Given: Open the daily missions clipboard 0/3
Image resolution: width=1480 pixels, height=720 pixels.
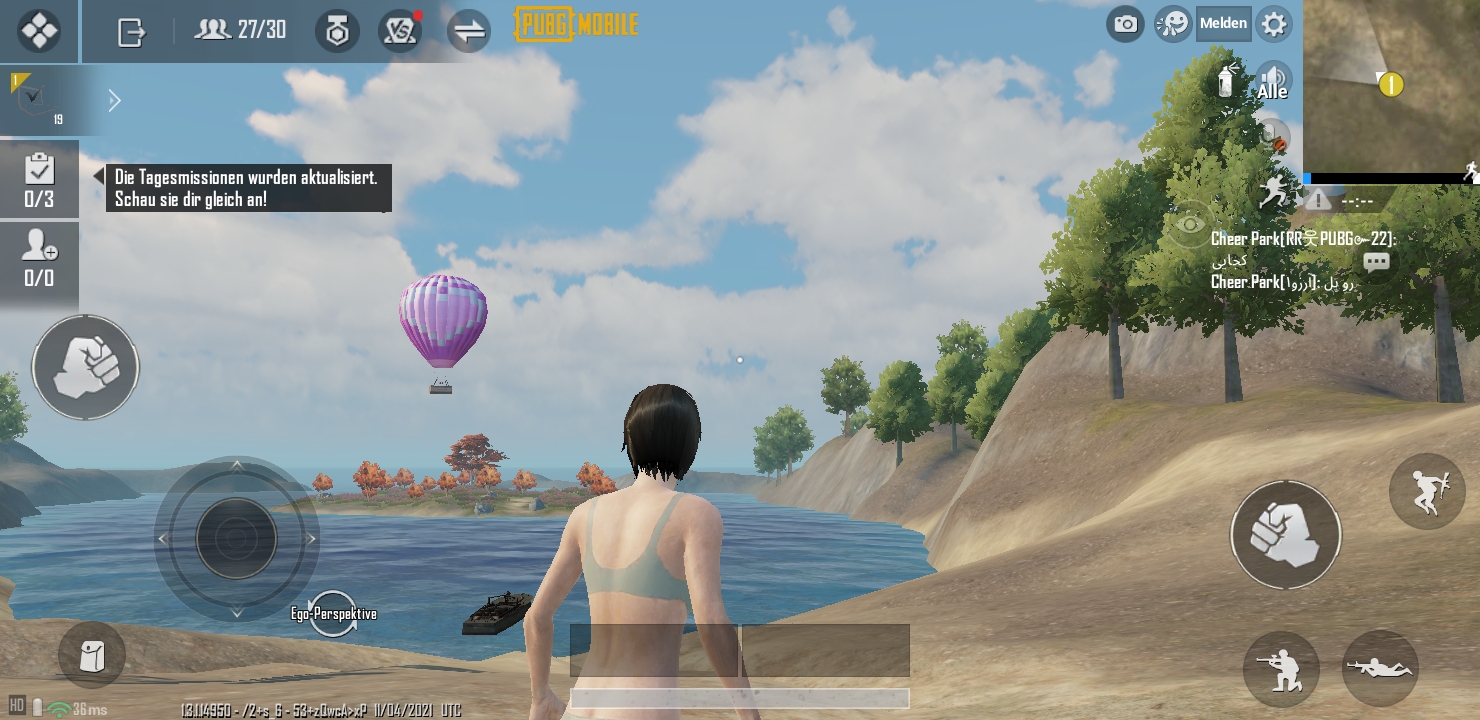Looking at the screenshot, I should (40, 180).
